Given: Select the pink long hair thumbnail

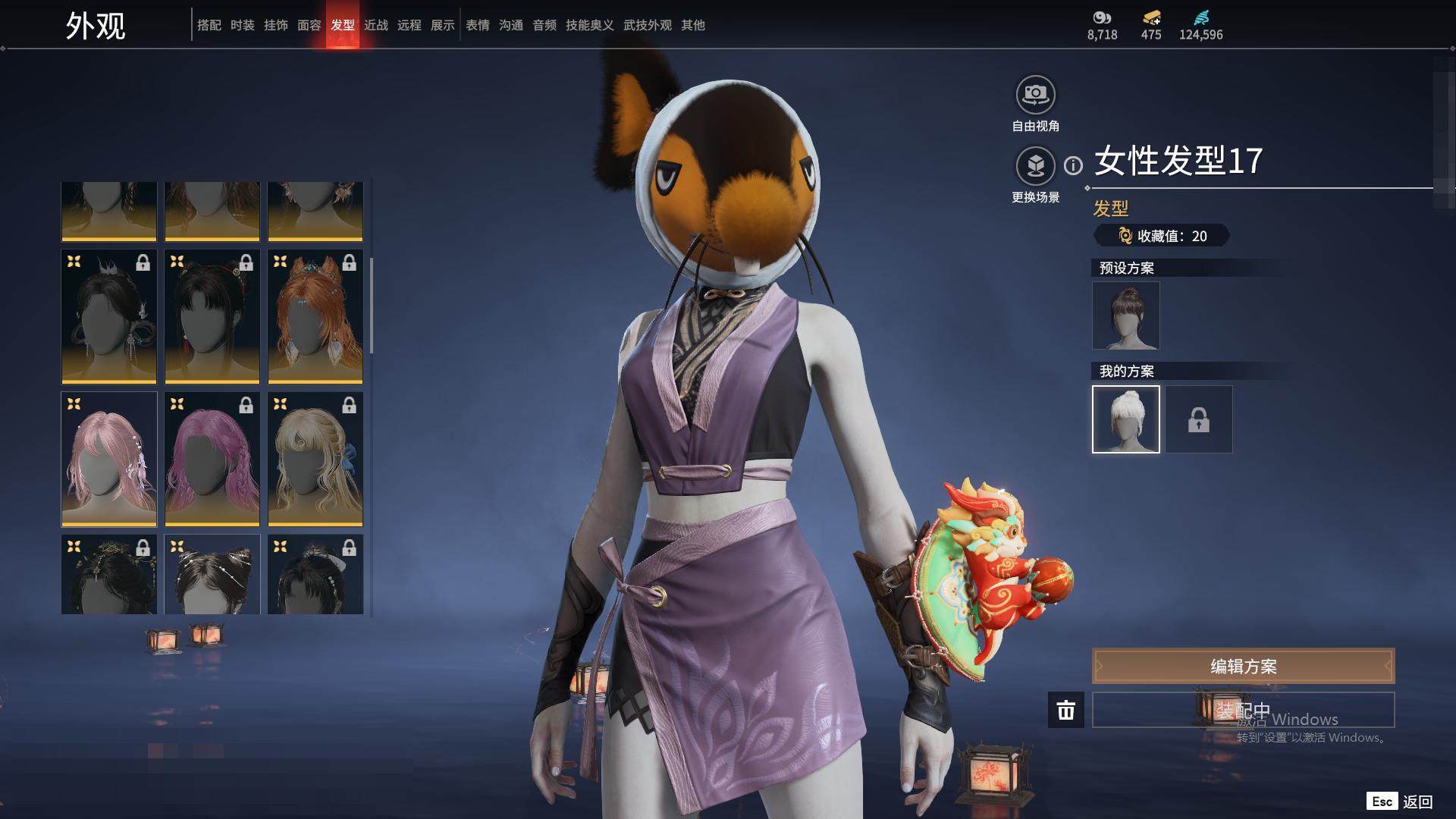Looking at the screenshot, I should (x=109, y=459).
